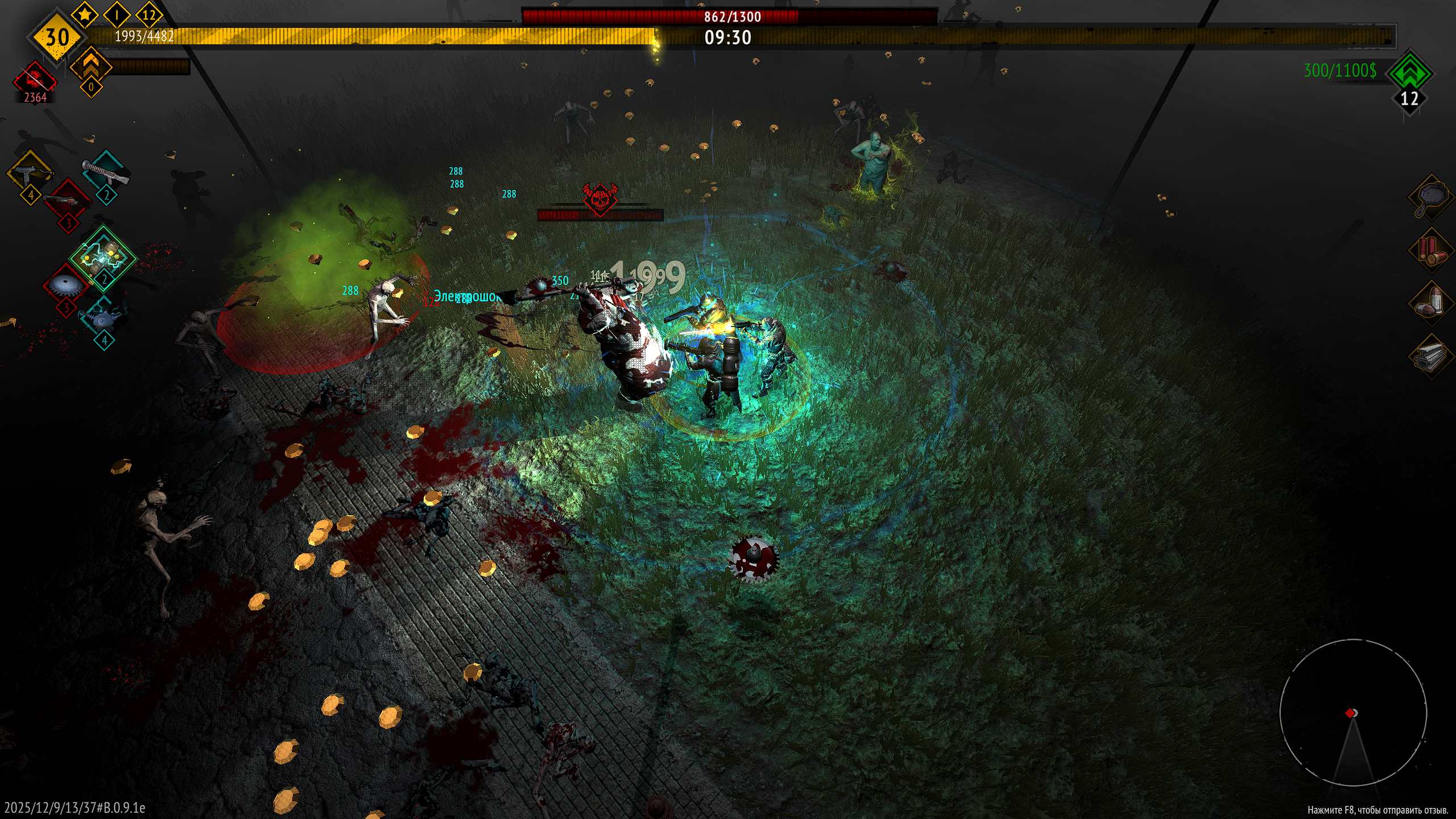The width and height of the screenshot is (1456, 819).
Task: Select the red shotgun weapon icon
Action: (67, 200)
